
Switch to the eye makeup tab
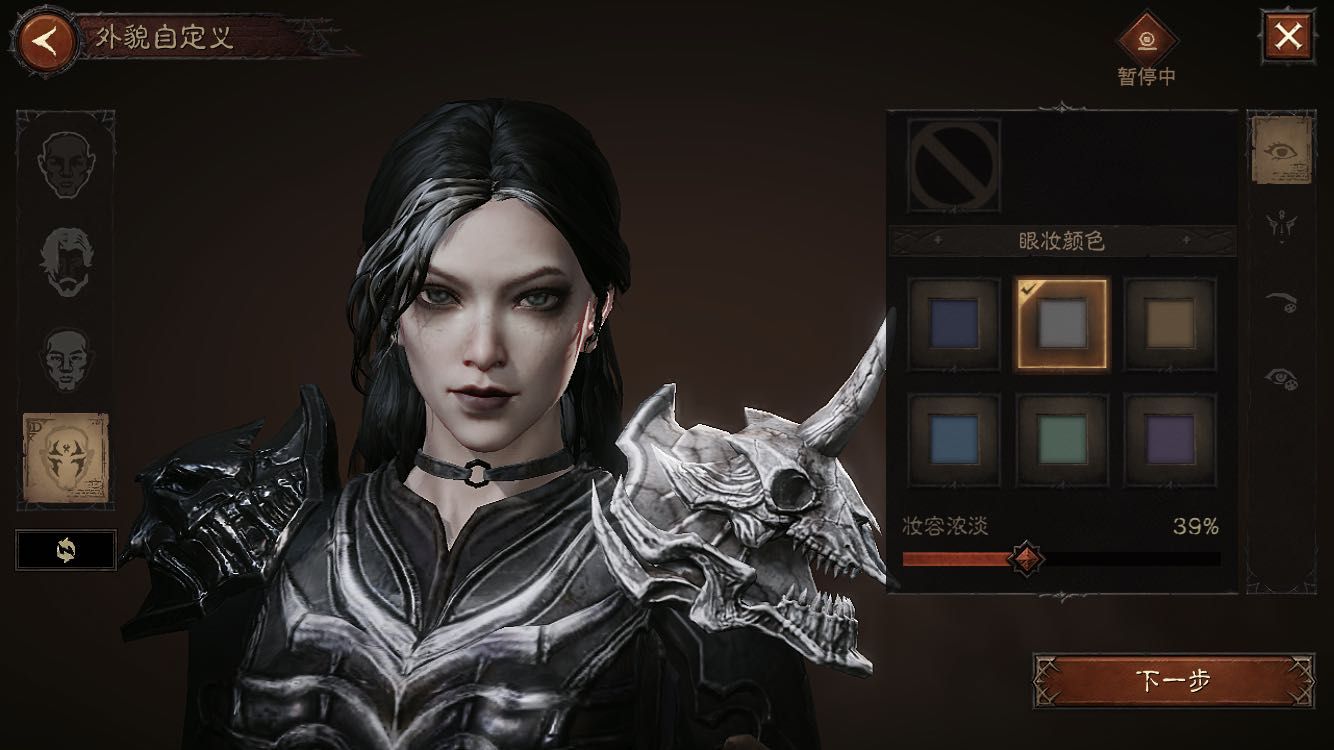pos(1282,151)
